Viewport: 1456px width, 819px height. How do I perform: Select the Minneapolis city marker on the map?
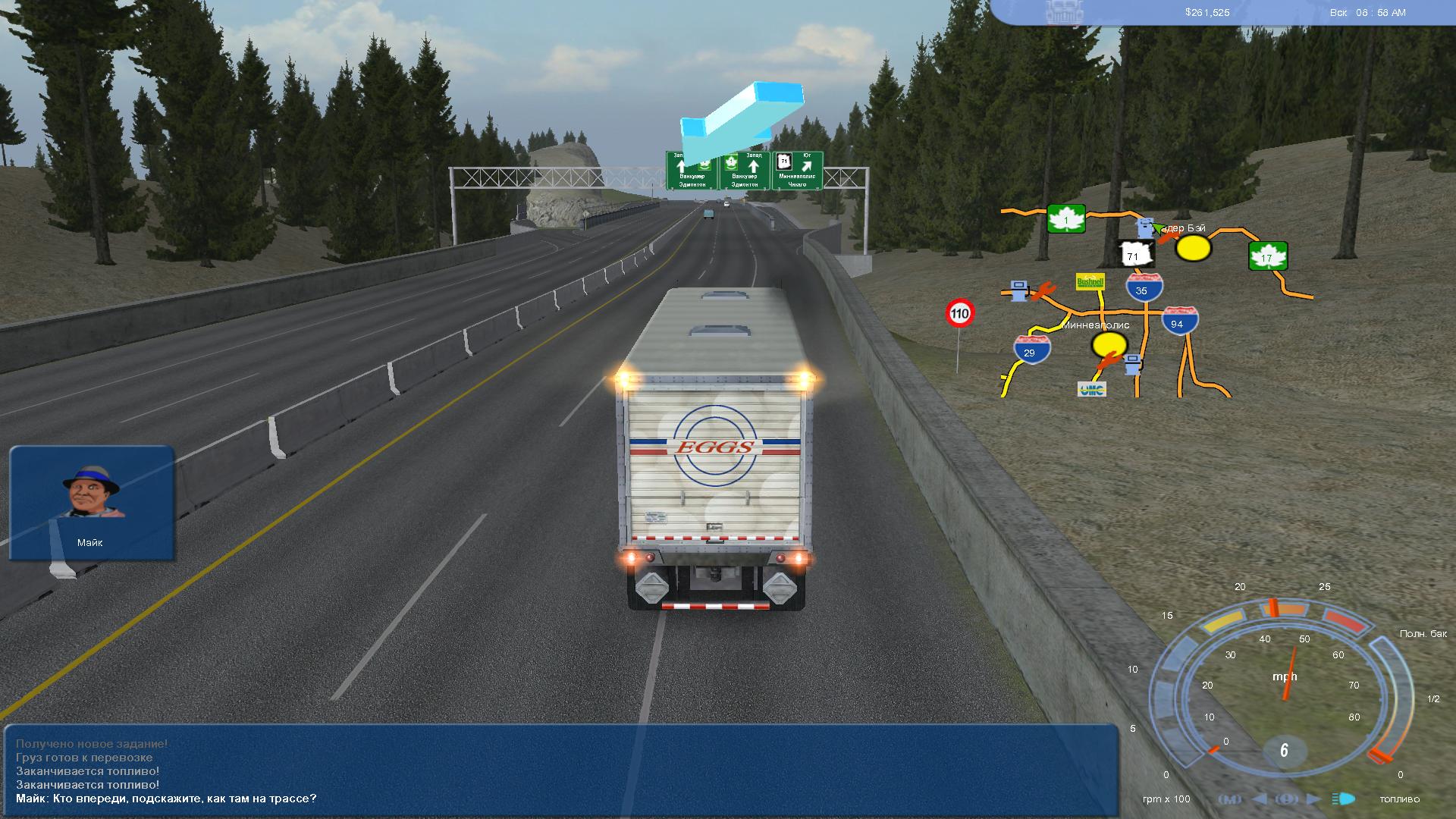[1109, 344]
